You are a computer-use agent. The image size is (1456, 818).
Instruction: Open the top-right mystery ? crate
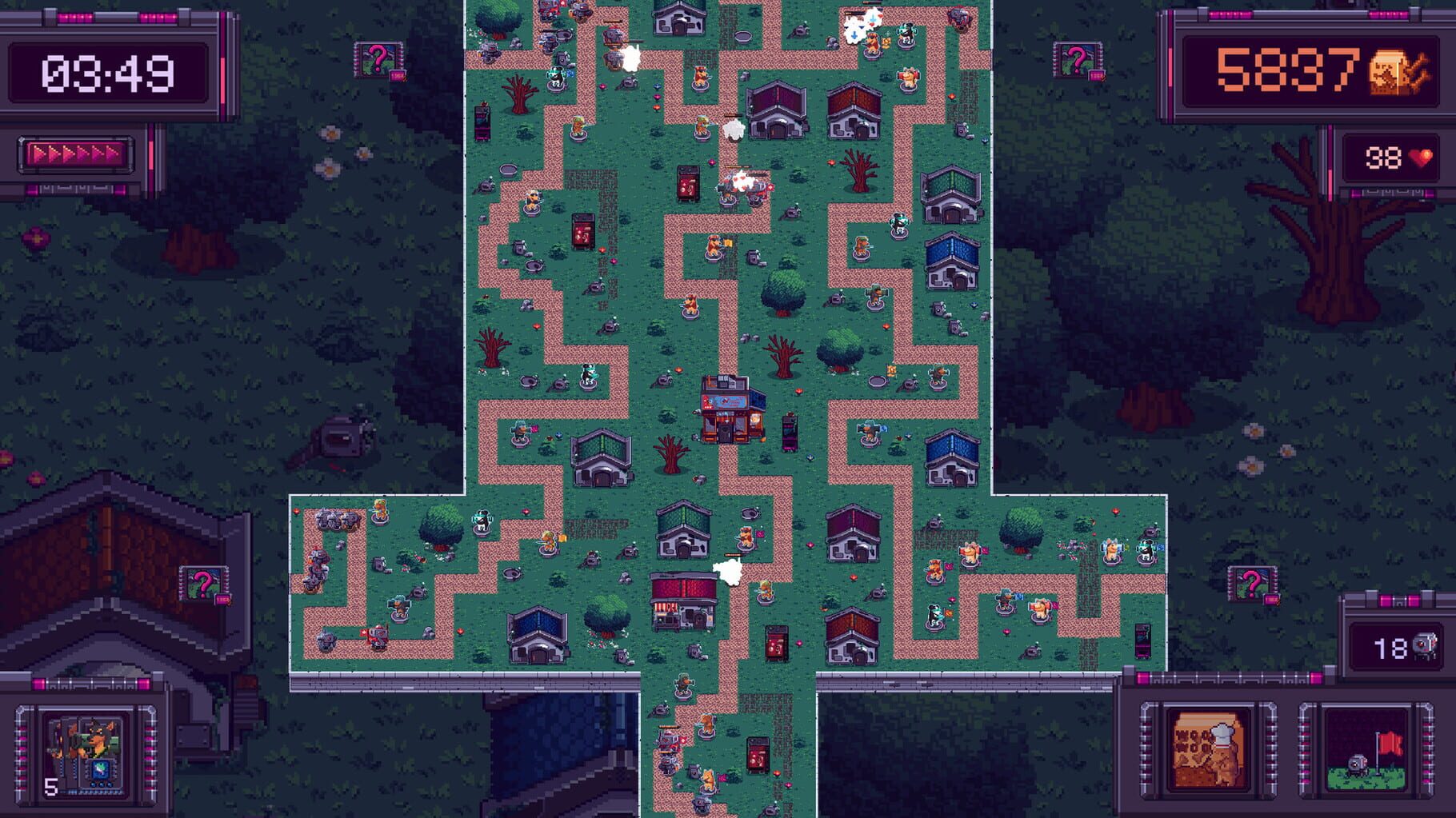[x=1079, y=58]
